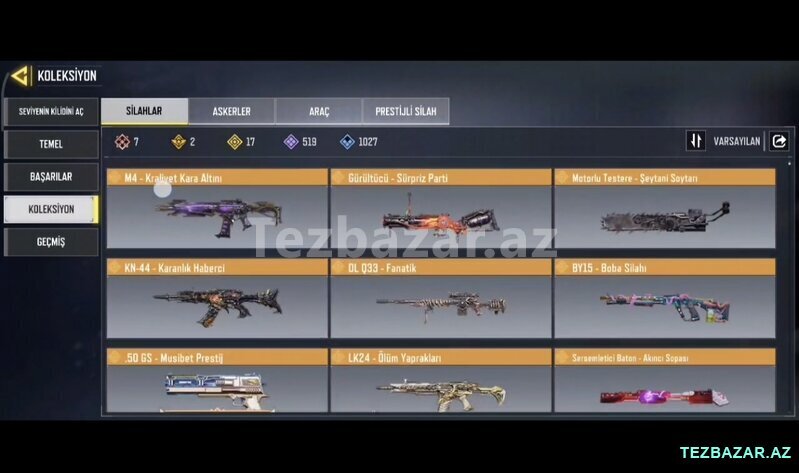Pick the DL Q33 Fanatik sniper card
This screenshot has height=473, width=799.
pyautogui.click(x=441, y=298)
